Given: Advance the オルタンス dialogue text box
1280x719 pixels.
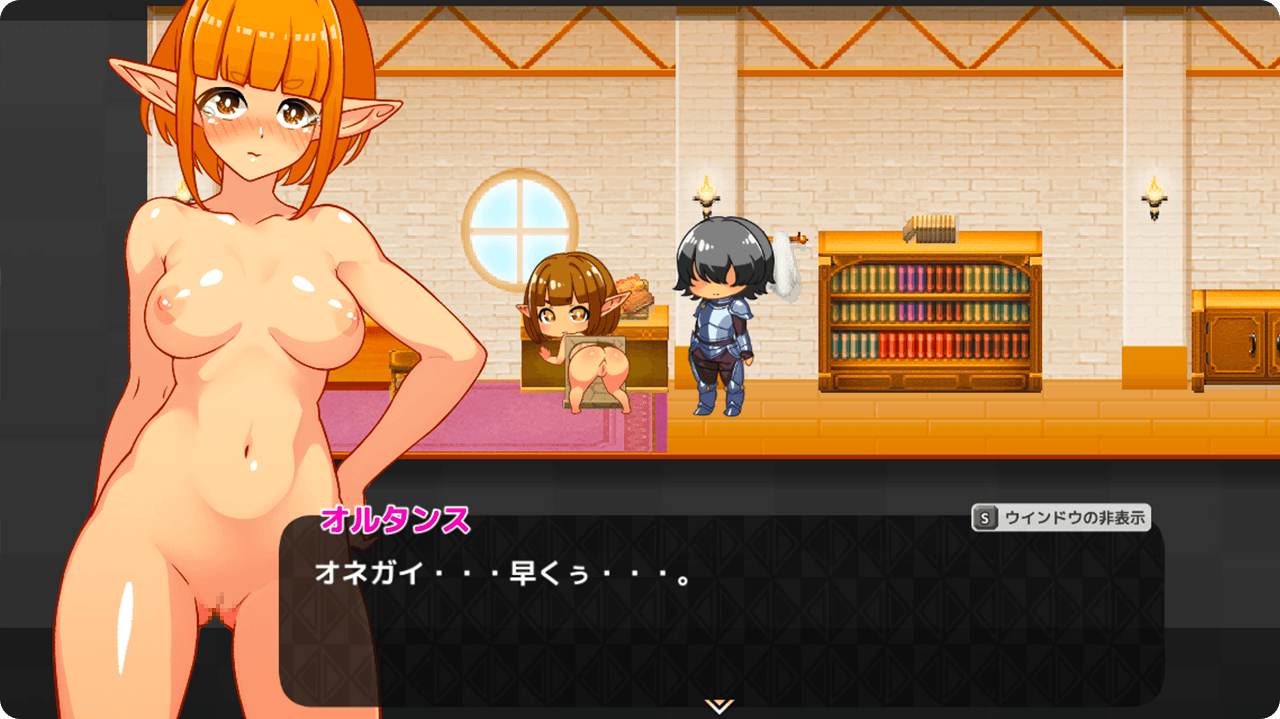Looking at the screenshot, I should click(720, 620).
